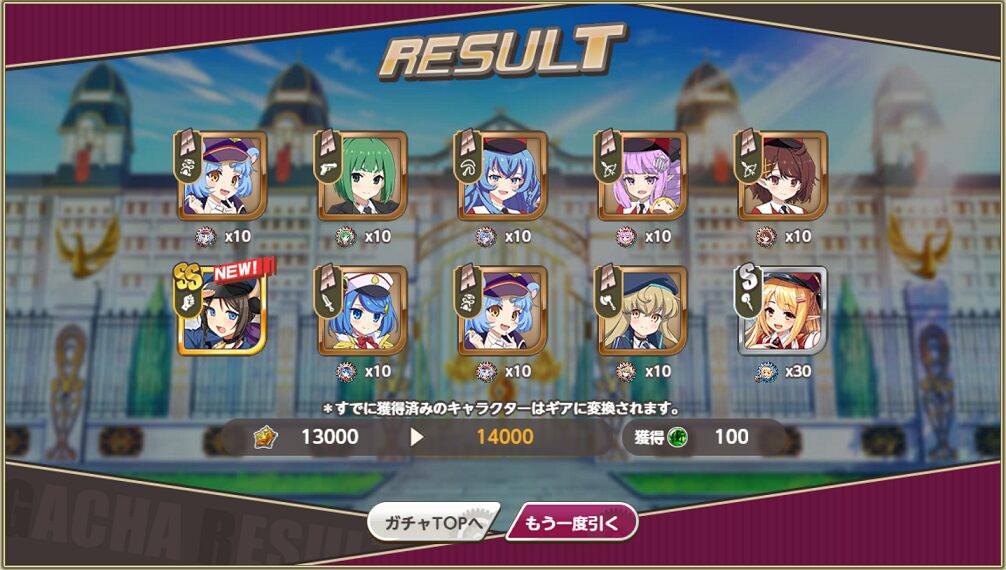Screen dimensions: 1006x570
Task: Select the blue-haired girl with white sailor cap
Action: [362, 311]
